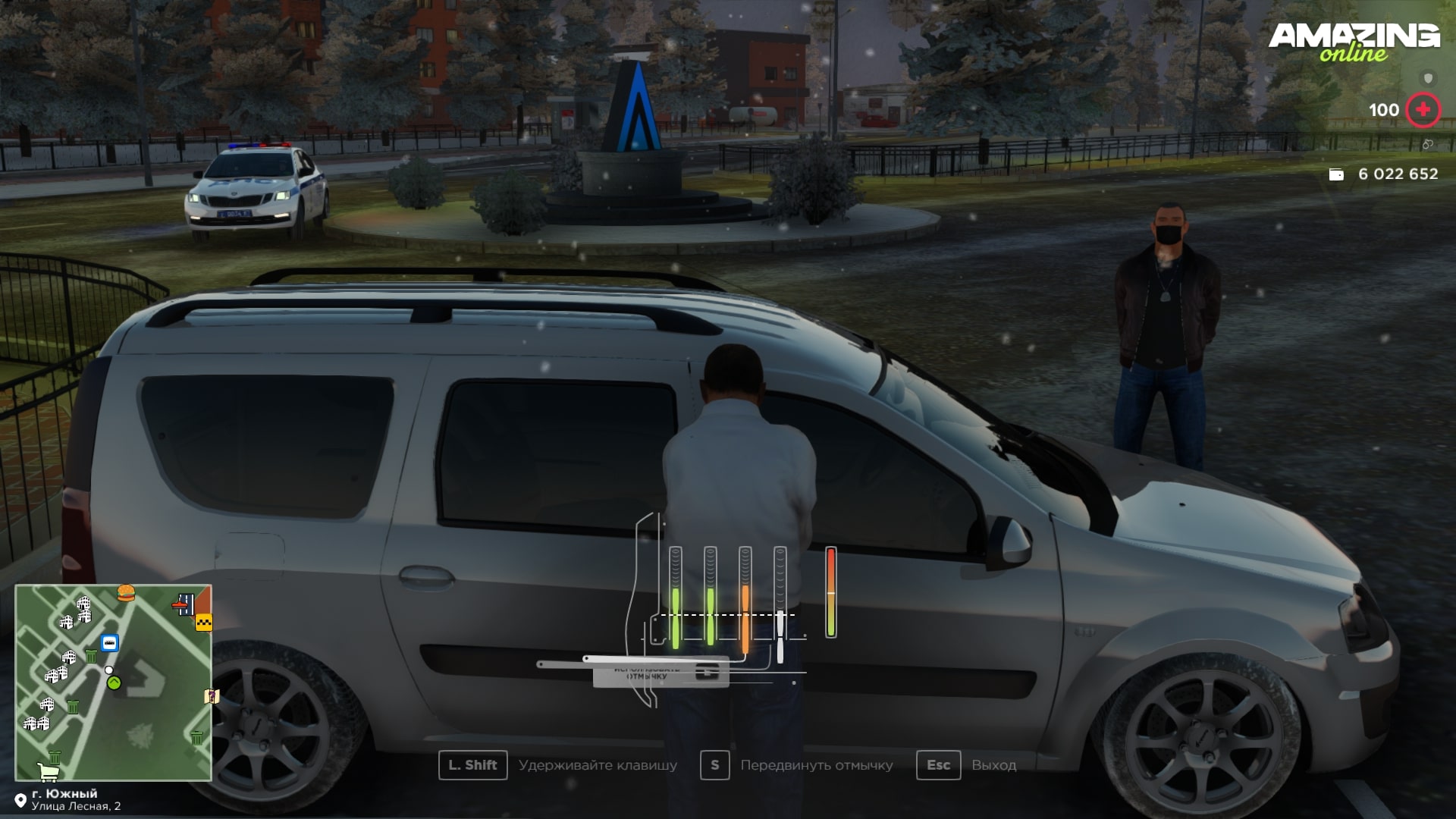Click the "Использовать отмычку" lockpick button
The width and height of the screenshot is (1456, 819).
click(x=660, y=672)
